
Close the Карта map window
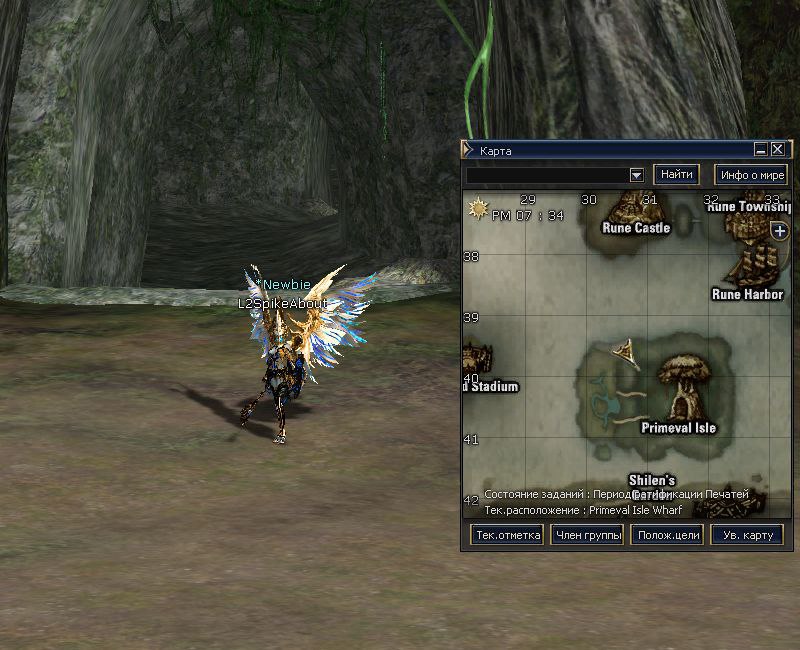click(x=778, y=149)
